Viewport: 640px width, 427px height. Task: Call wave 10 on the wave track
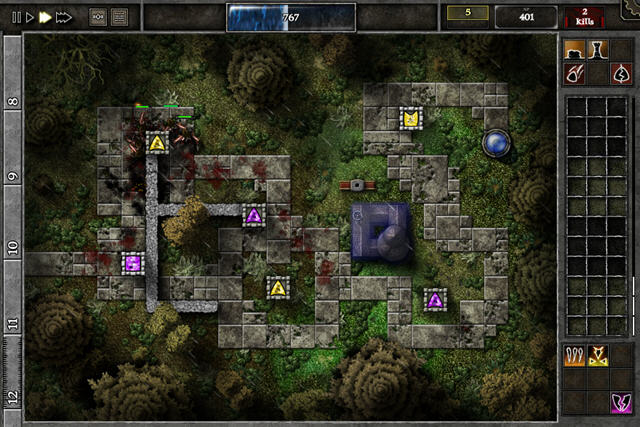[13, 246]
